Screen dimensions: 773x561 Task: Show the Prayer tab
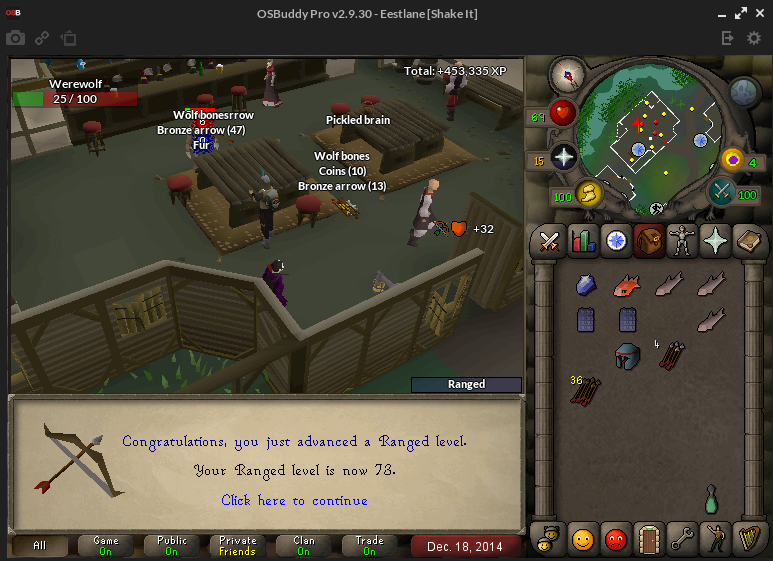point(716,240)
